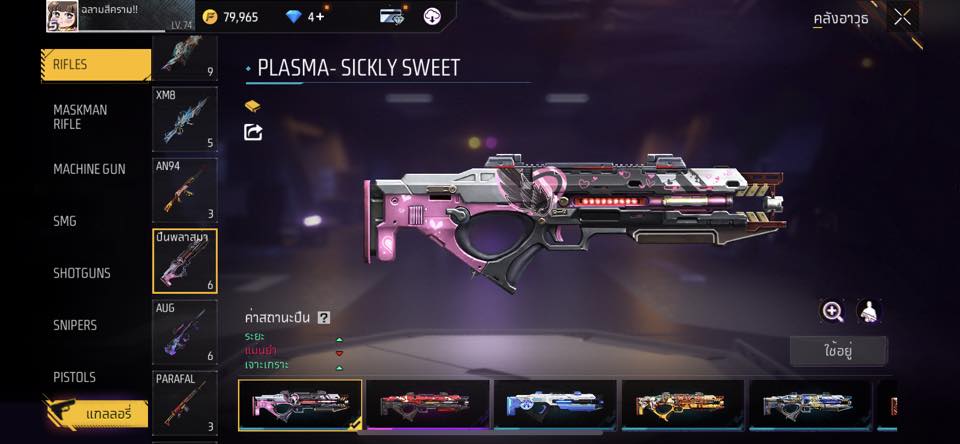Close the weapon vault screen

(902, 17)
